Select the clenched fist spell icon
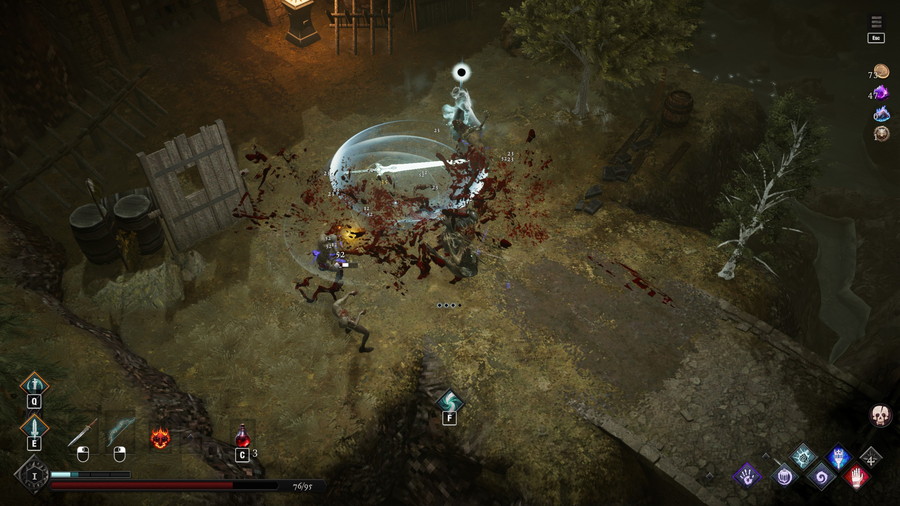The image size is (900, 506). click(x=784, y=476)
